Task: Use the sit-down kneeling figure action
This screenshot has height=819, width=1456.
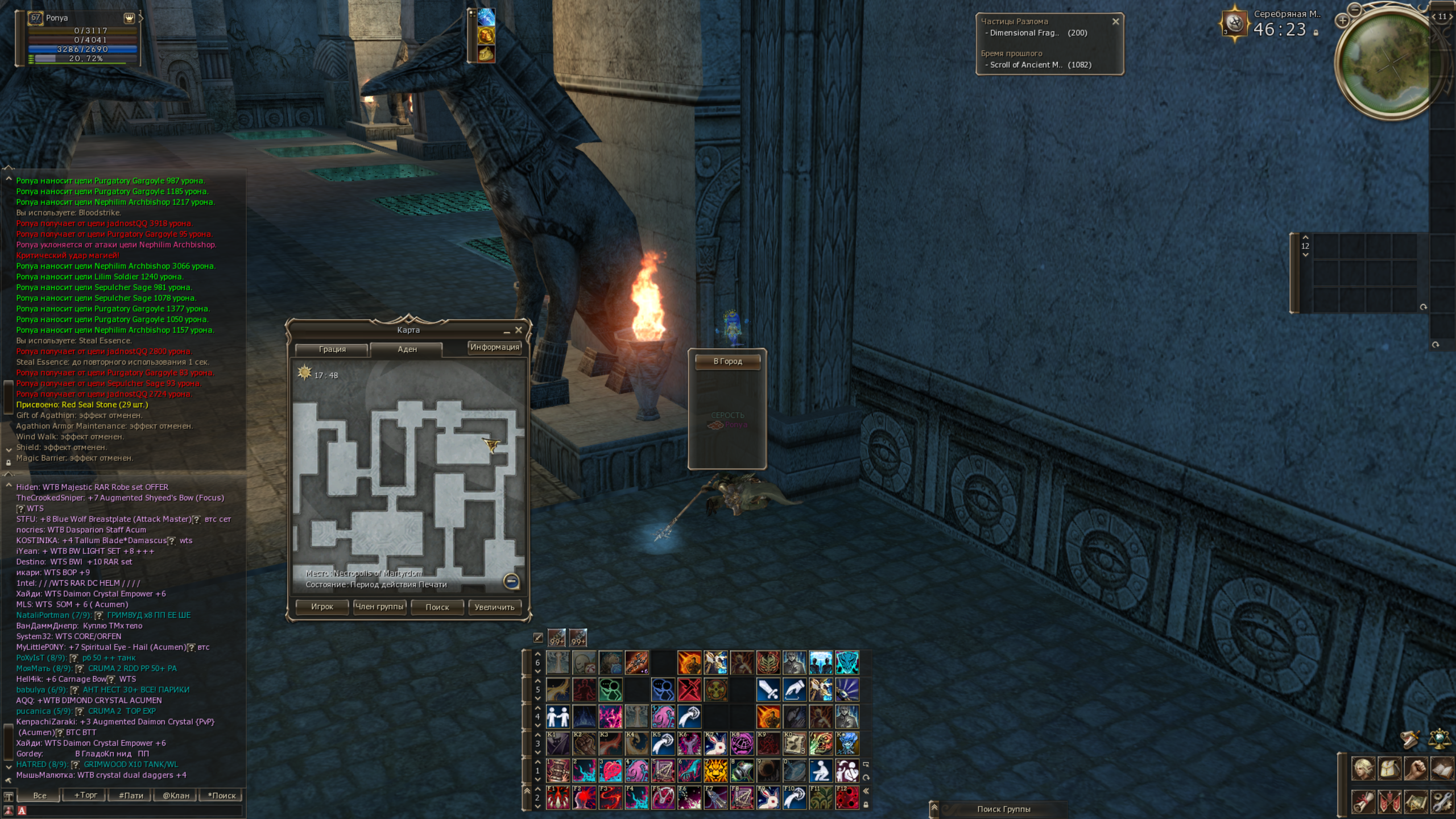Action: (821, 771)
